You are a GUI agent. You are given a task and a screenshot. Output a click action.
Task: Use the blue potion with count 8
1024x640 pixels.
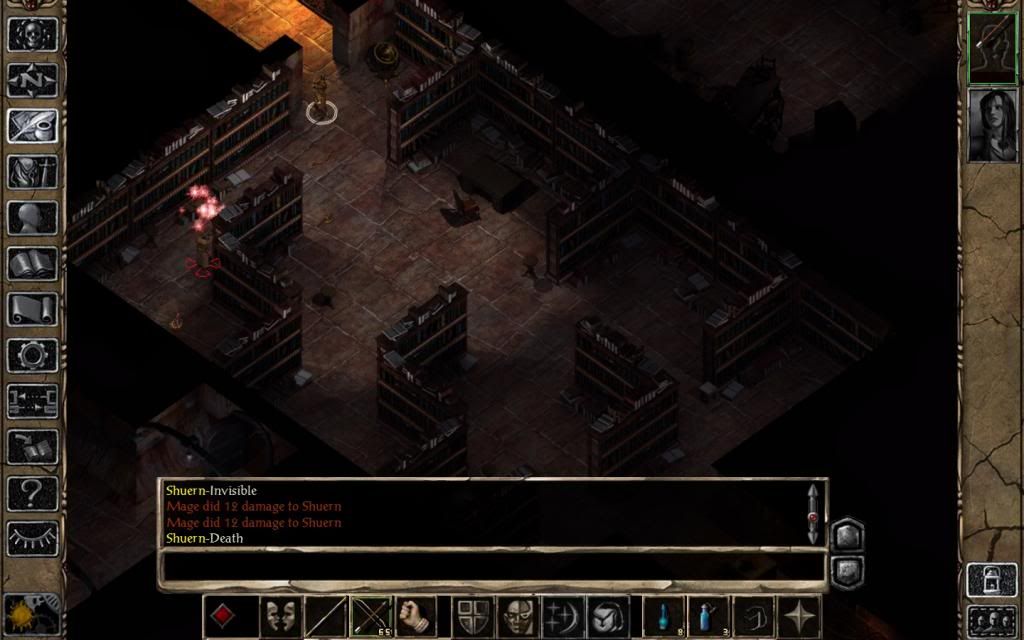click(x=662, y=616)
